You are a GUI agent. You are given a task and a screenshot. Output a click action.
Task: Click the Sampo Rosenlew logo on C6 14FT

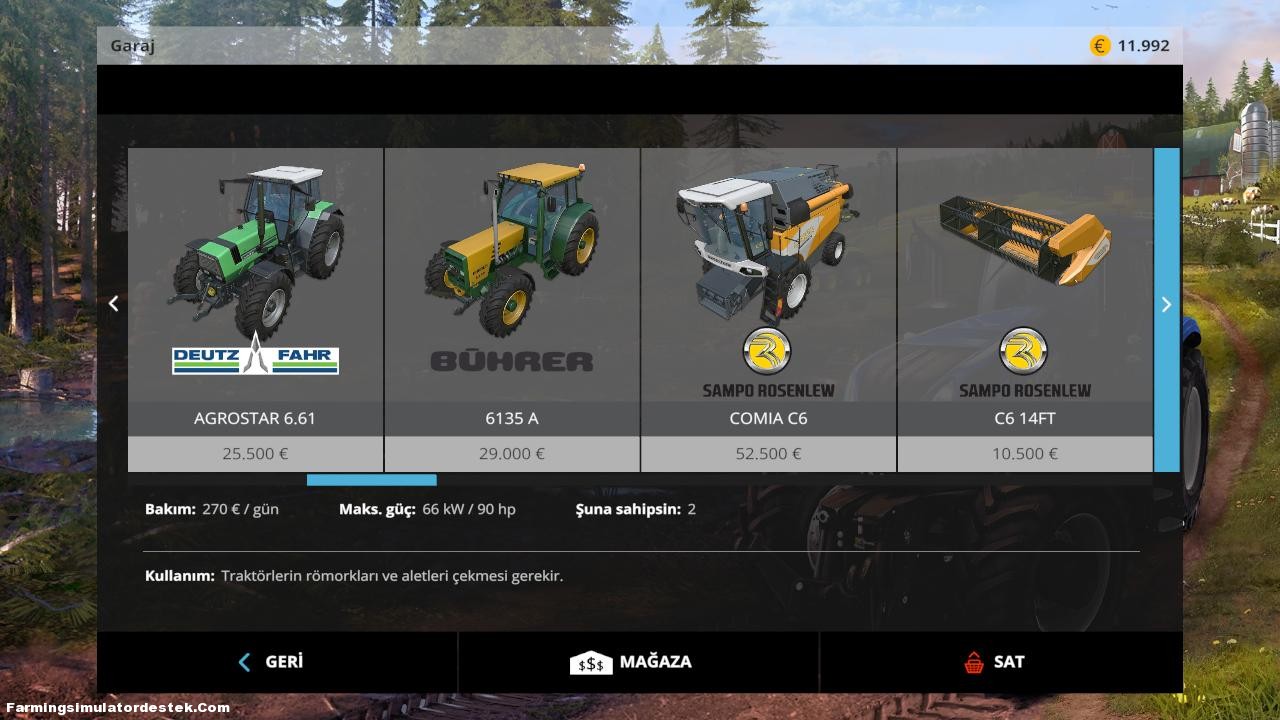coord(1024,351)
